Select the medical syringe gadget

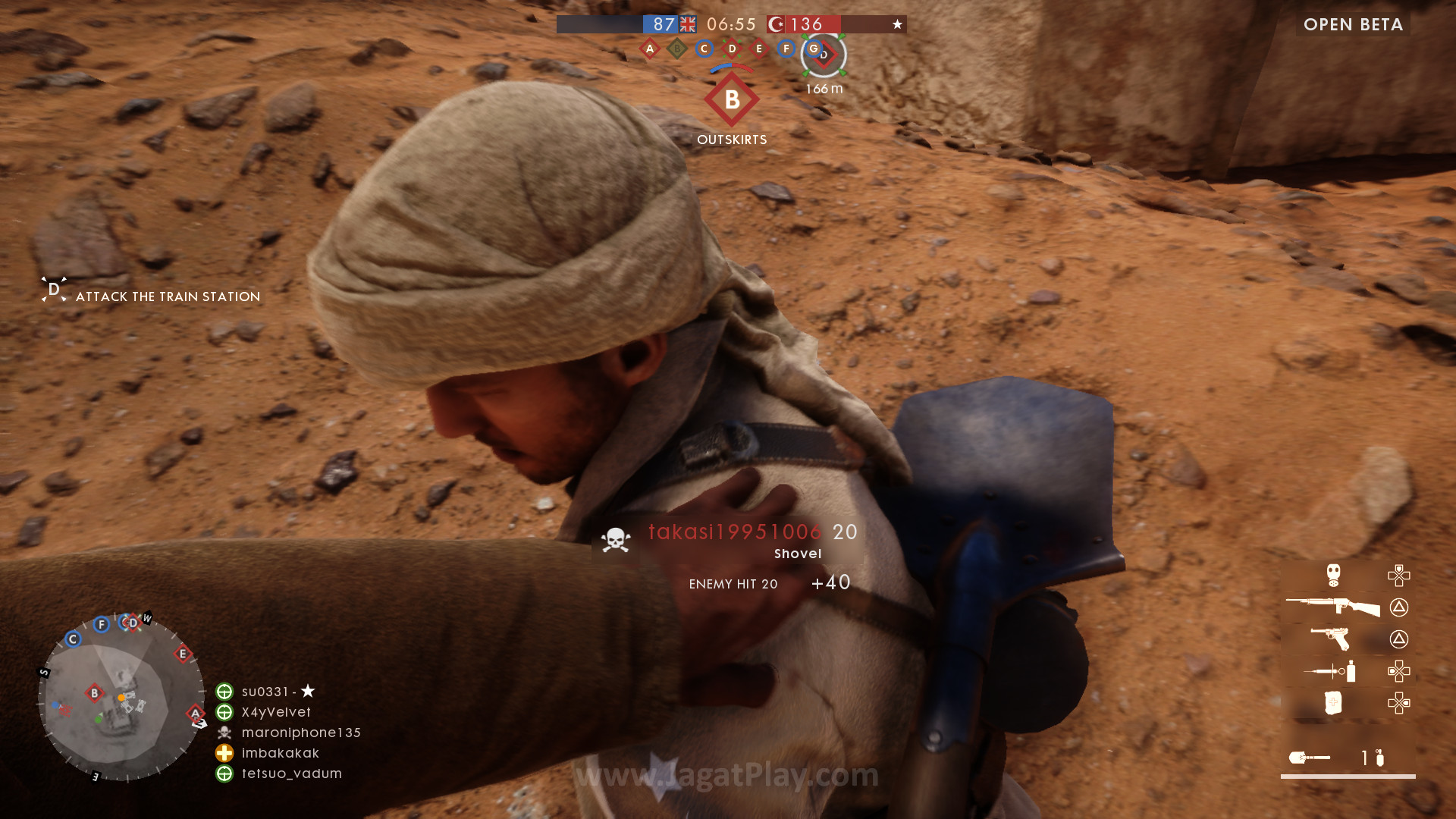tap(1329, 671)
